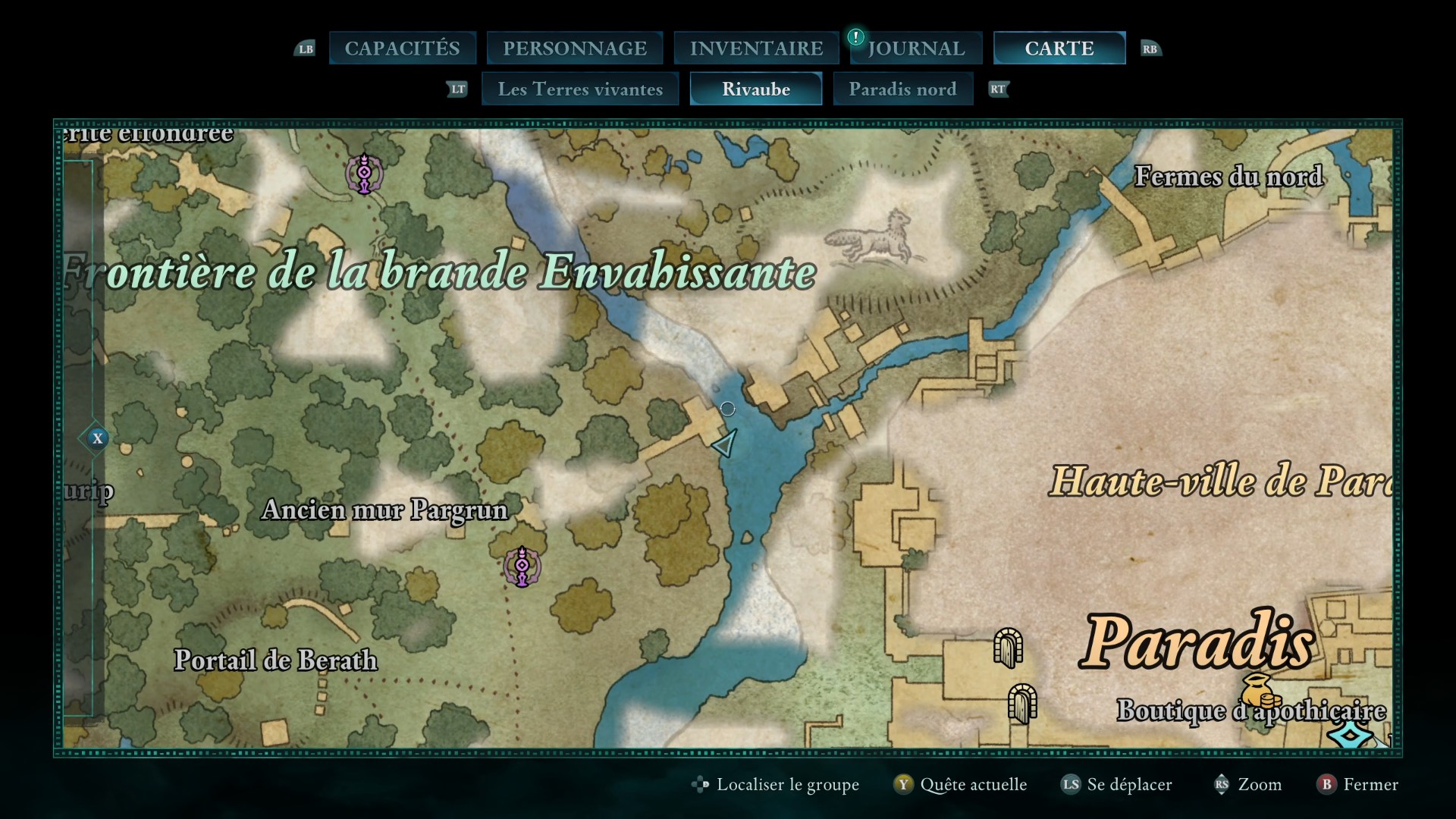Click the player arrow marker on map
Viewport: 1456px width, 819px height.
pos(726,443)
